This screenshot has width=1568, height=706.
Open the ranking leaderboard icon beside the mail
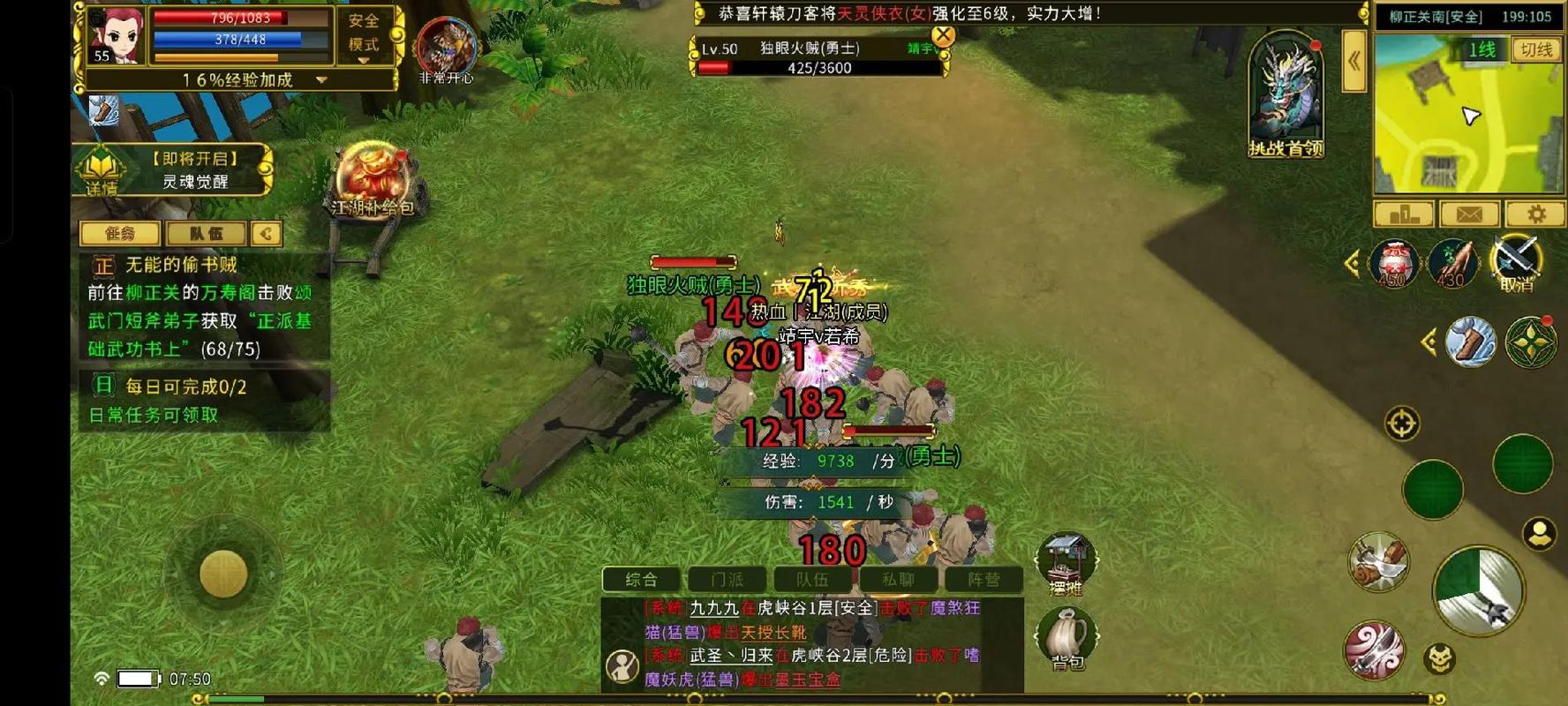pos(1403,214)
